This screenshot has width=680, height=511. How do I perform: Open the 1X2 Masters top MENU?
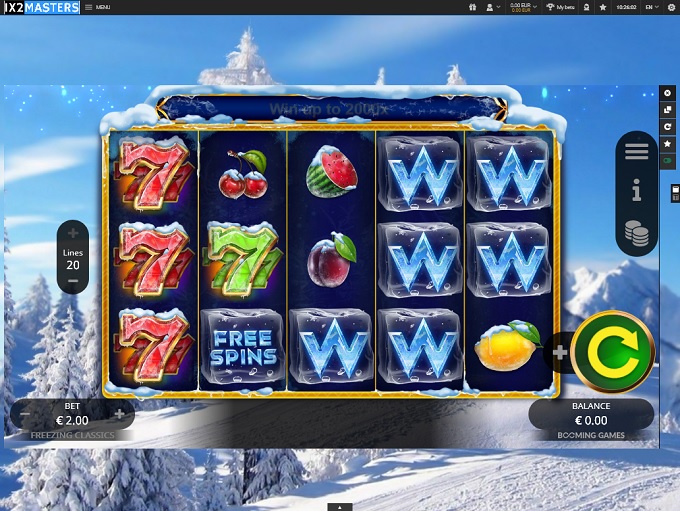97,7
